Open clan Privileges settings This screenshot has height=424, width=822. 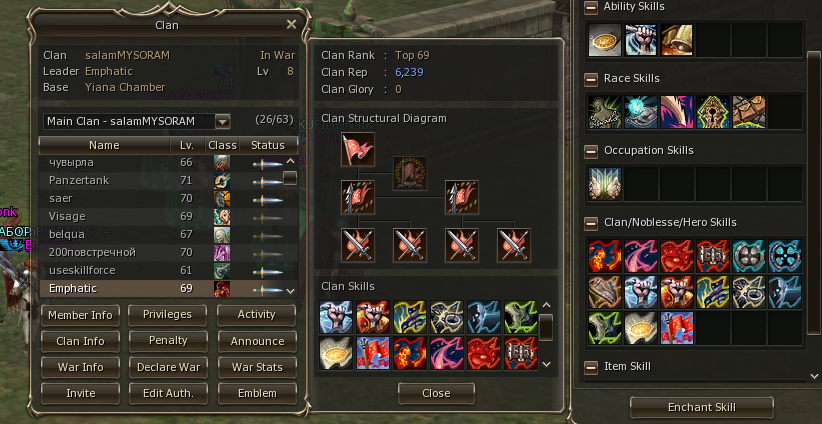click(x=168, y=315)
